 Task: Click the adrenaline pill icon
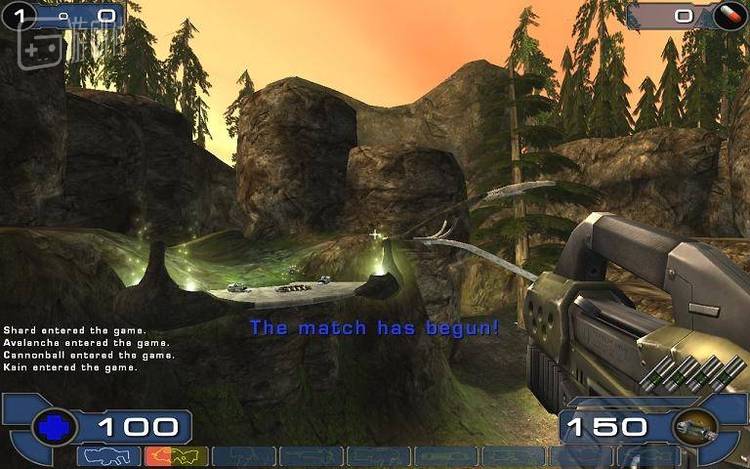[x=736, y=15]
